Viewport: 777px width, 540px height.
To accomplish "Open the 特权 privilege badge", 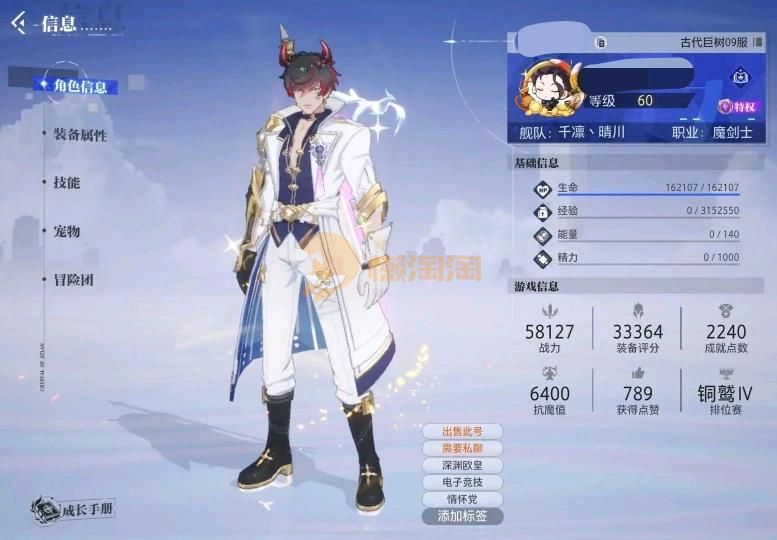I will tap(739, 106).
